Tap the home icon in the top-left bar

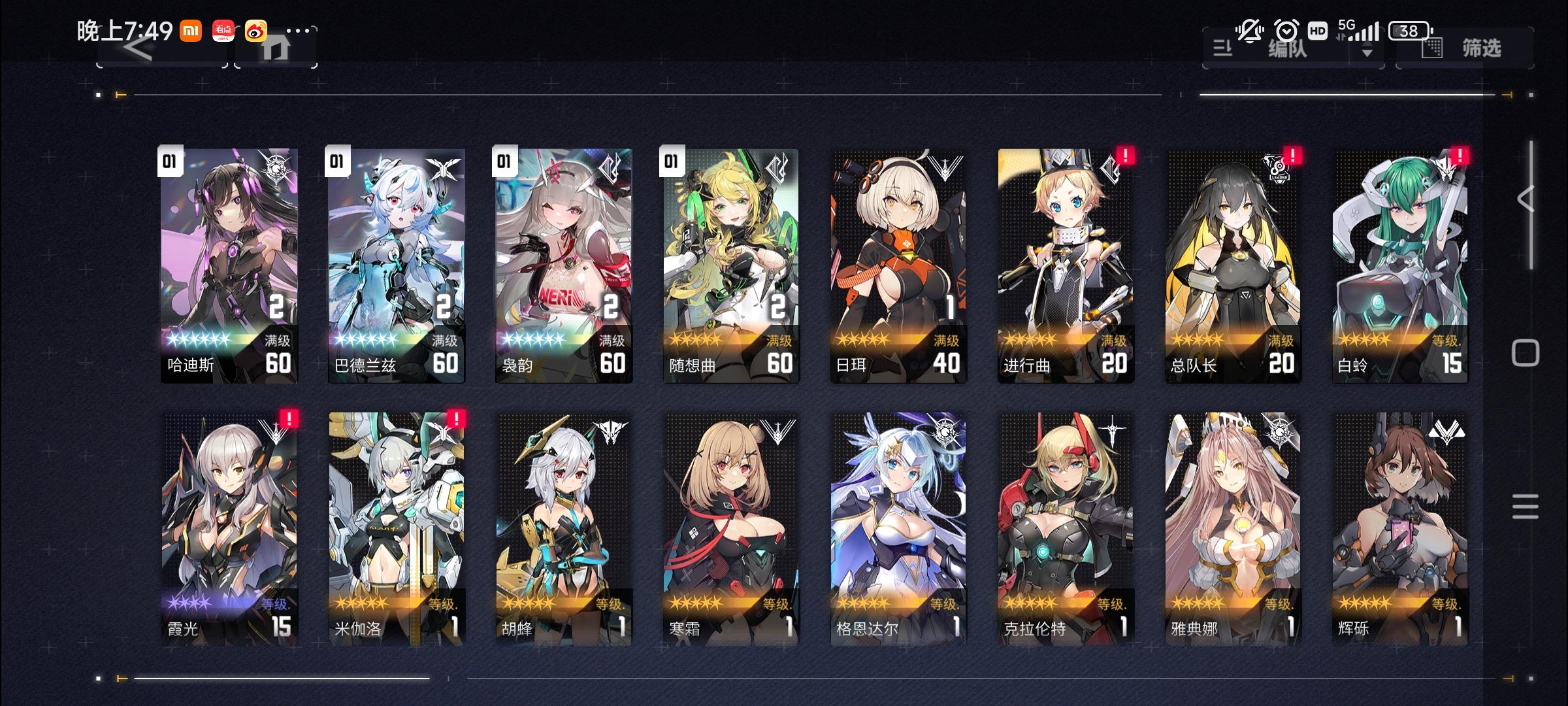pos(276,50)
